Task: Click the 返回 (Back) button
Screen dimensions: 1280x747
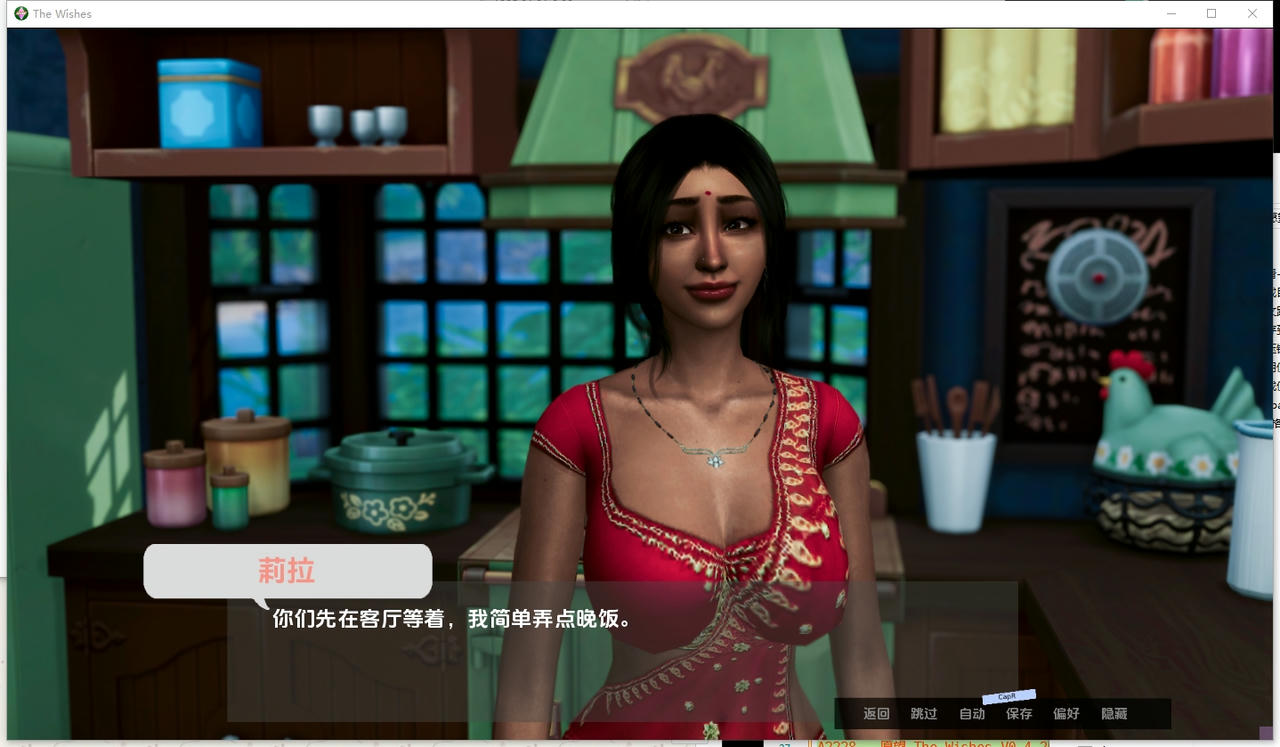Action: (x=876, y=714)
